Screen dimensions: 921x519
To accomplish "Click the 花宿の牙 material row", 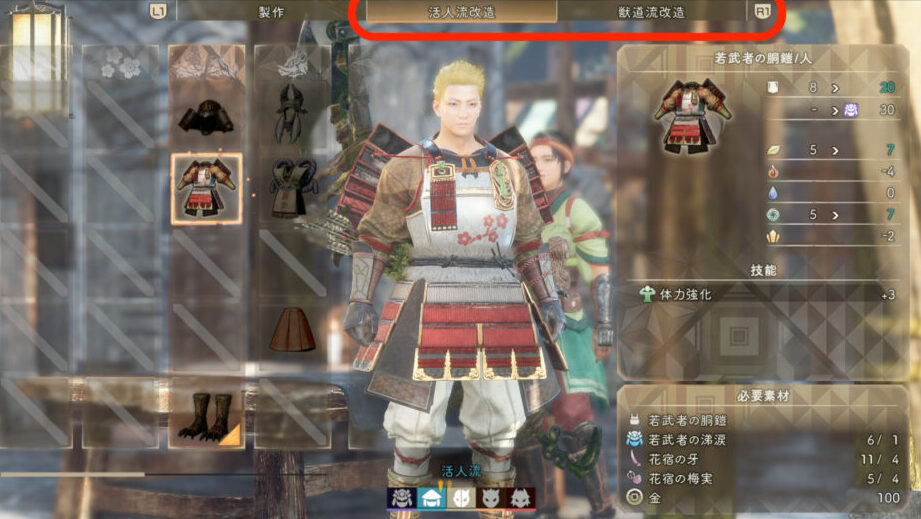I will (765, 458).
